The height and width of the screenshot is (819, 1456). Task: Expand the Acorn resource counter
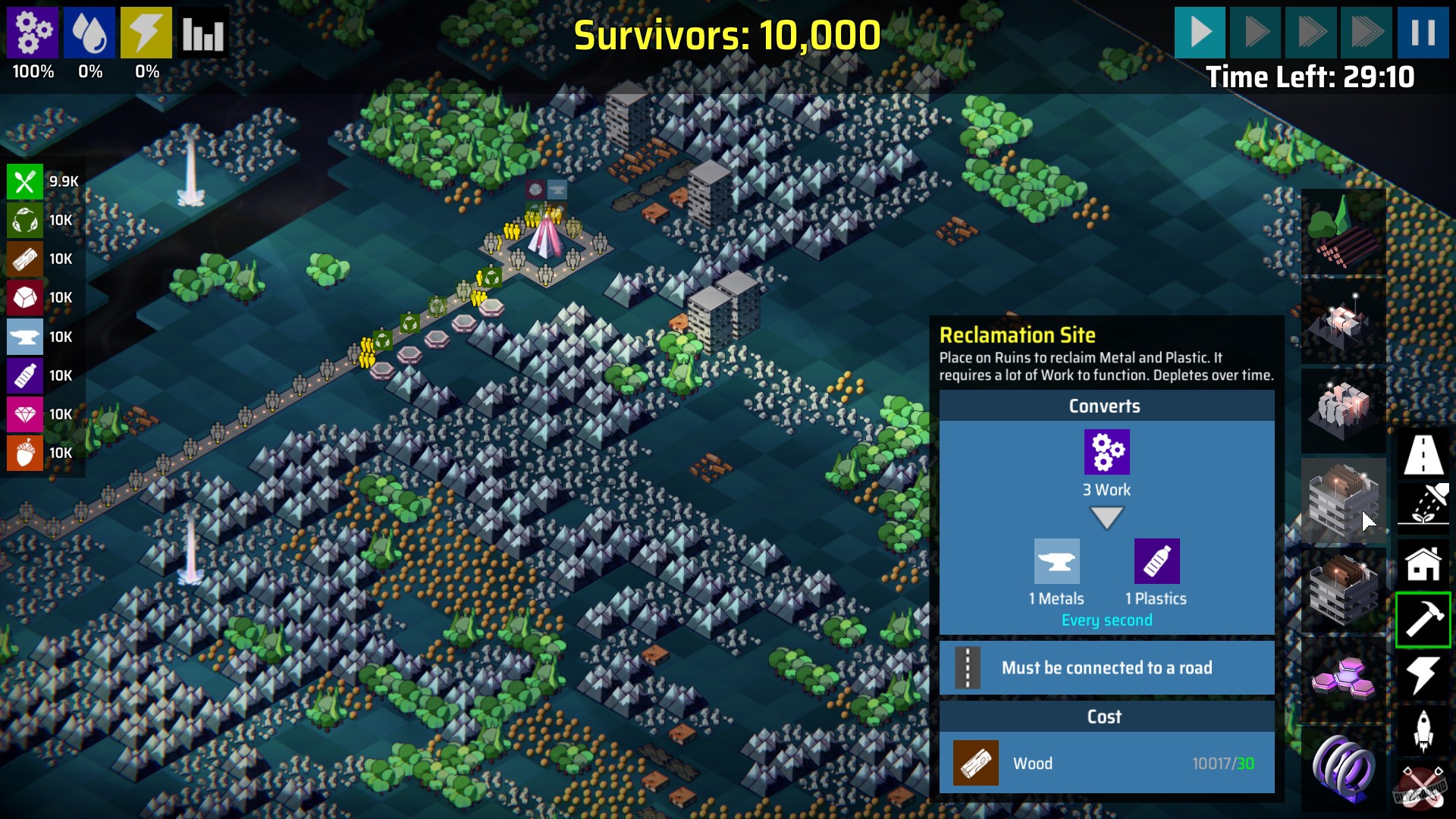click(25, 453)
